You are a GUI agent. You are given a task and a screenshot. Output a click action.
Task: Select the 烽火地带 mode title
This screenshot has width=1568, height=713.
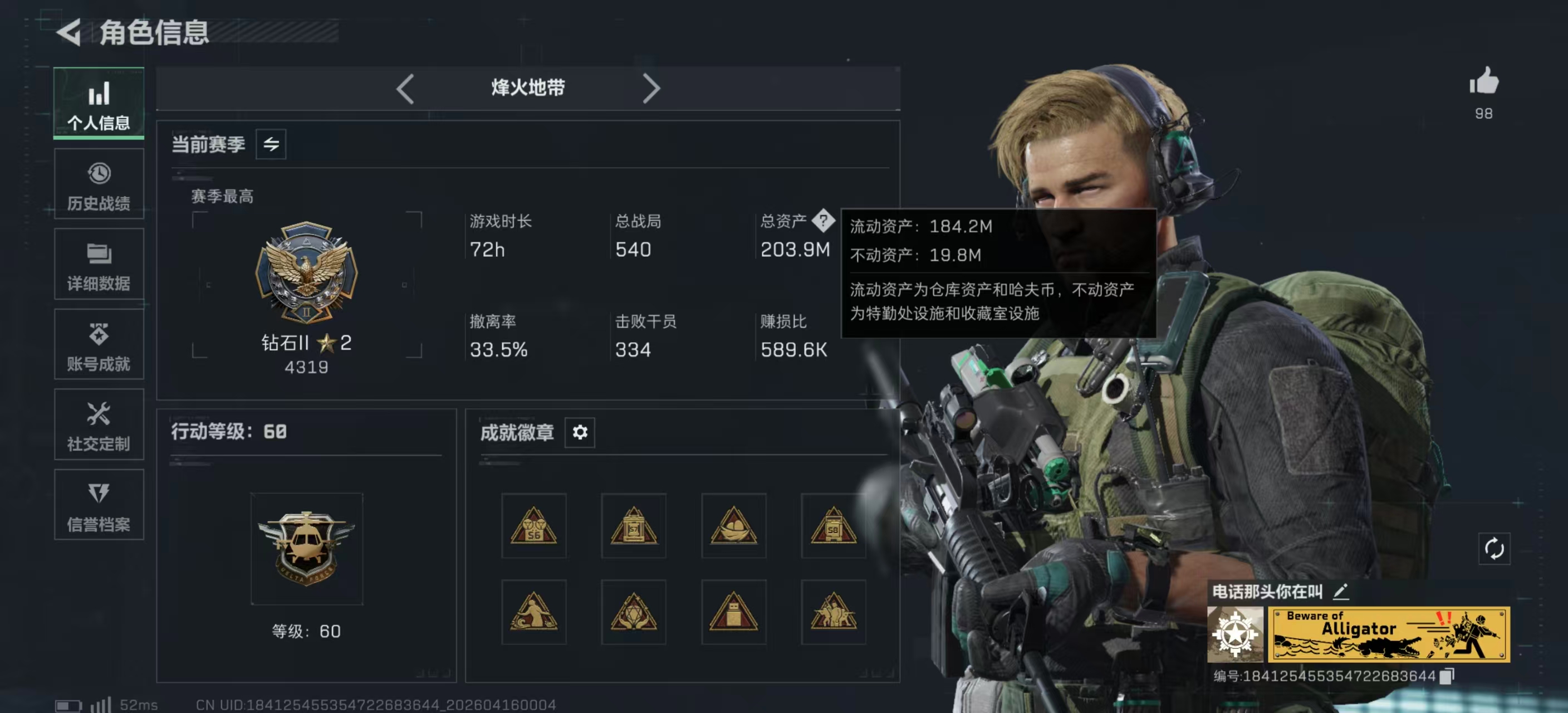[527, 87]
